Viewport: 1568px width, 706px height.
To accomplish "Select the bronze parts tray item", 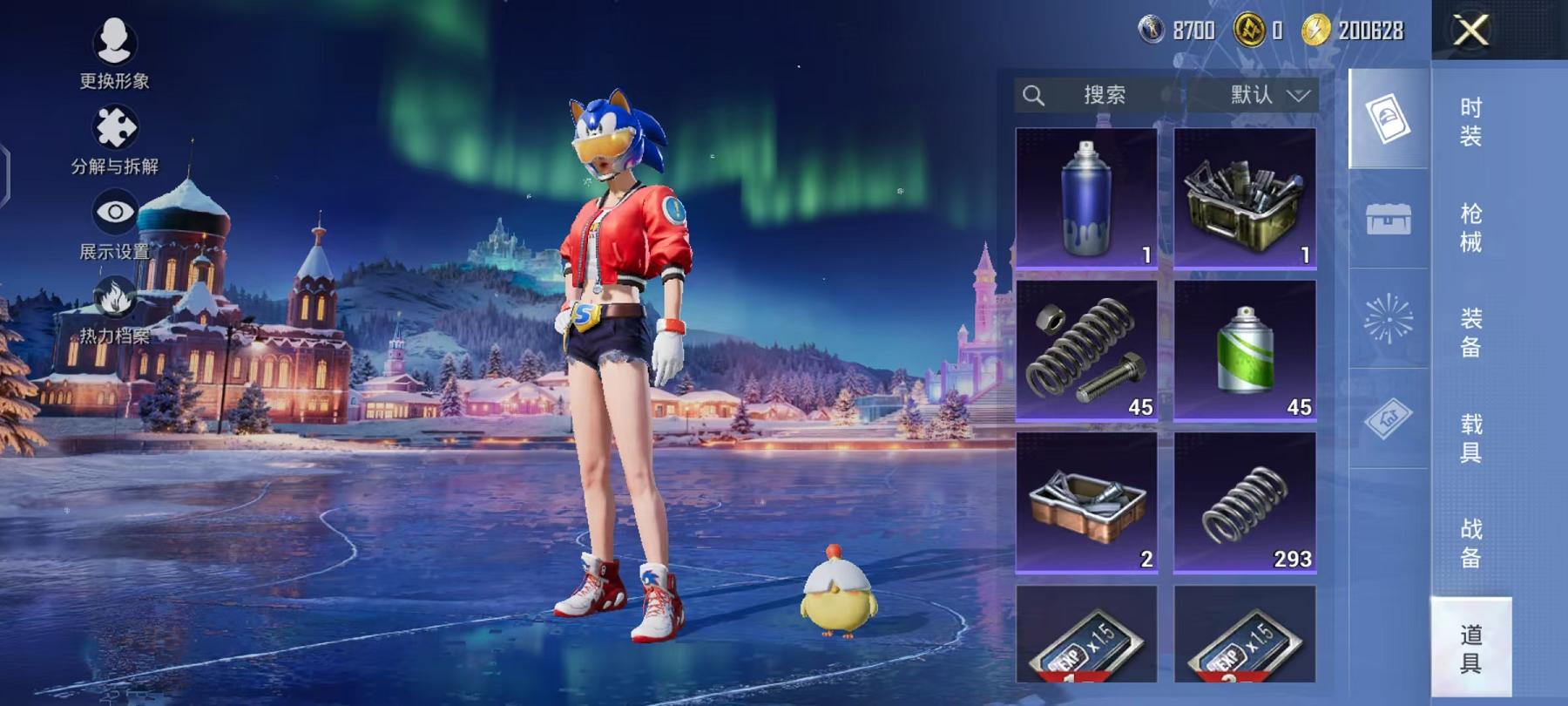I will pyautogui.click(x=1086, y=502).
